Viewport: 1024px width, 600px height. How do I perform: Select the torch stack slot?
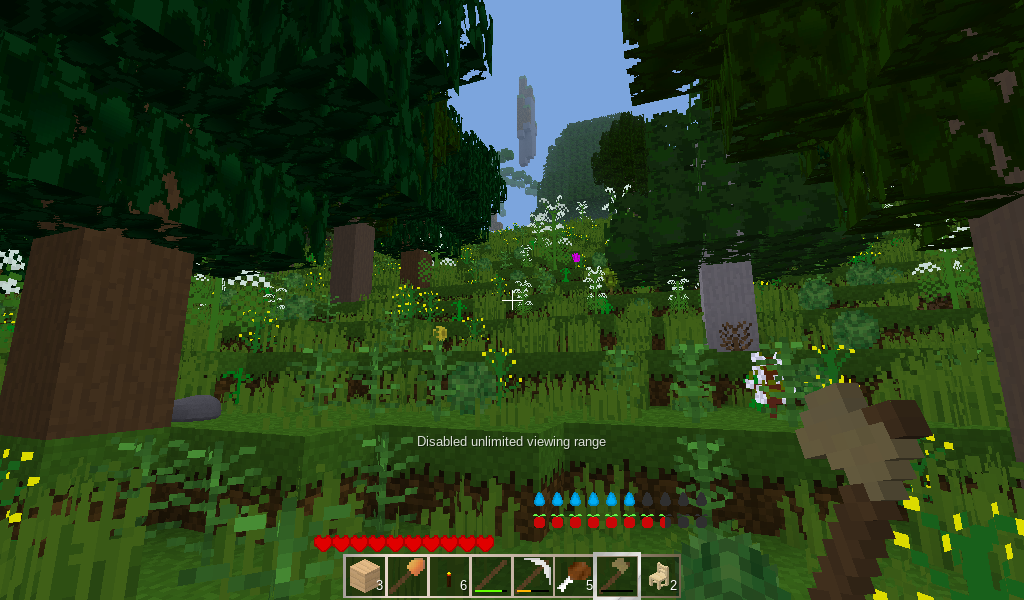pyautogui.click(x=449, y=576)
